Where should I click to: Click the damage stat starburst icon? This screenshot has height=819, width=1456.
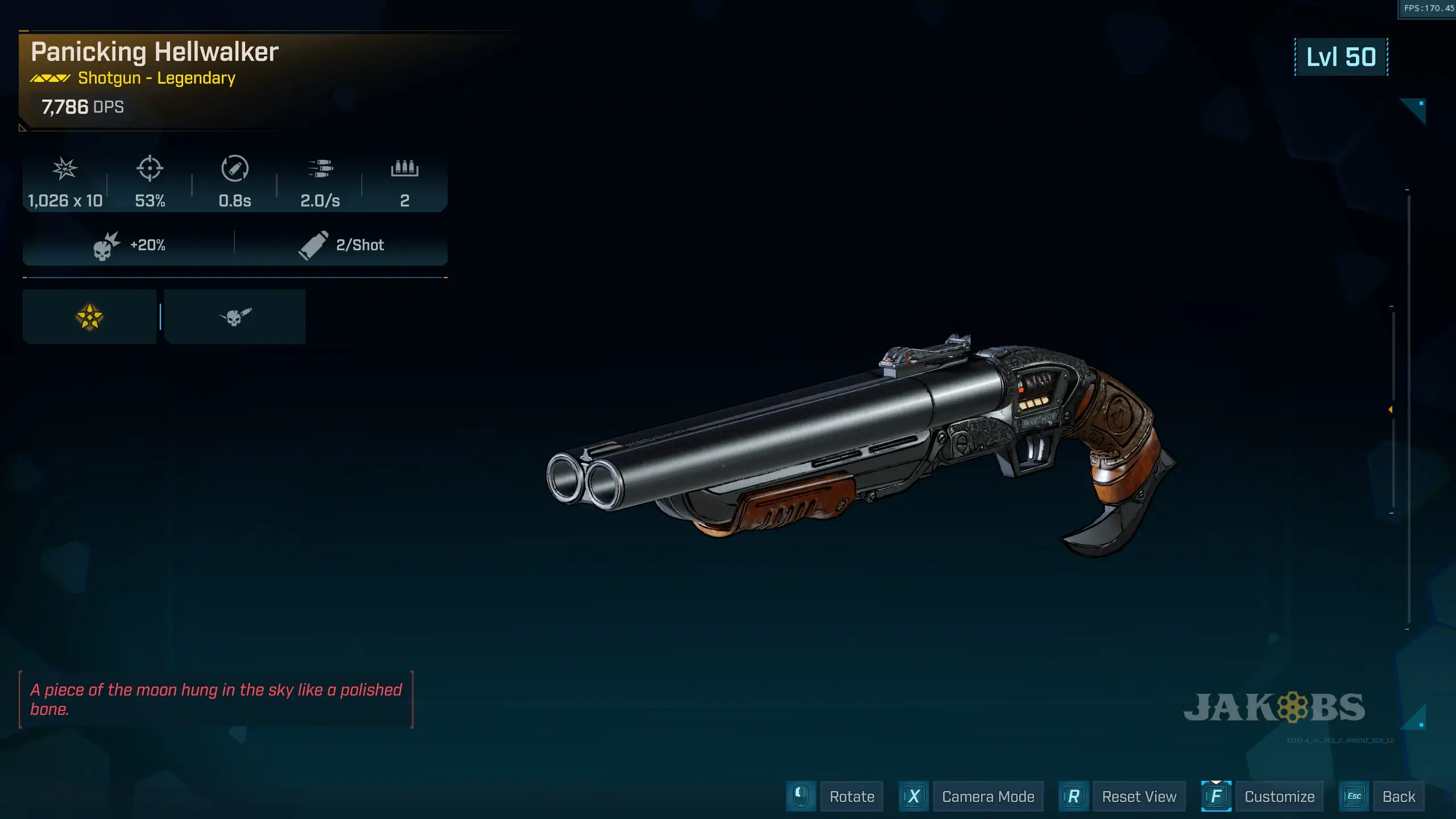(64, 169)
